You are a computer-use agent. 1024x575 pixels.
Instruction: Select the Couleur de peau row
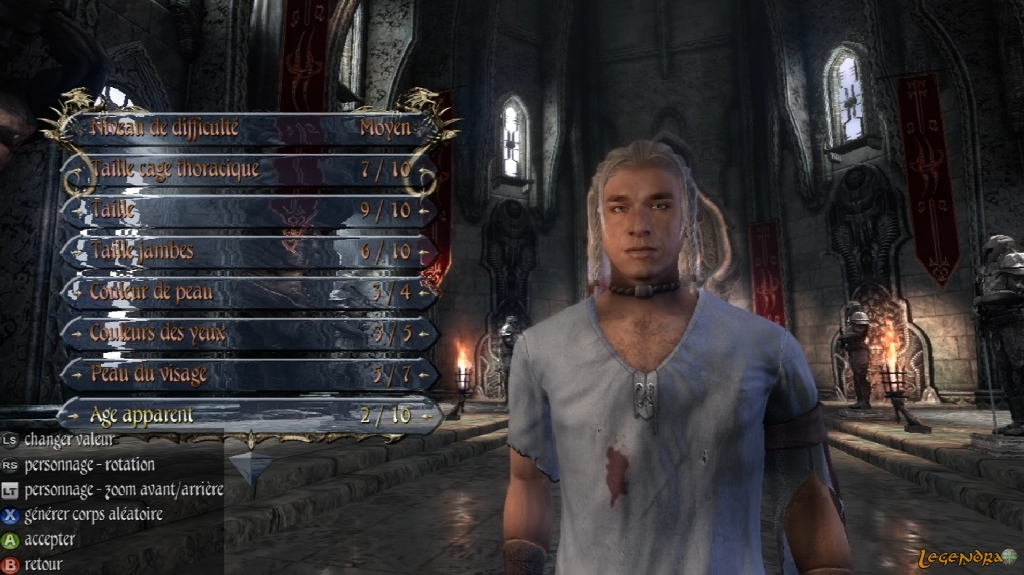coord(250,292)
